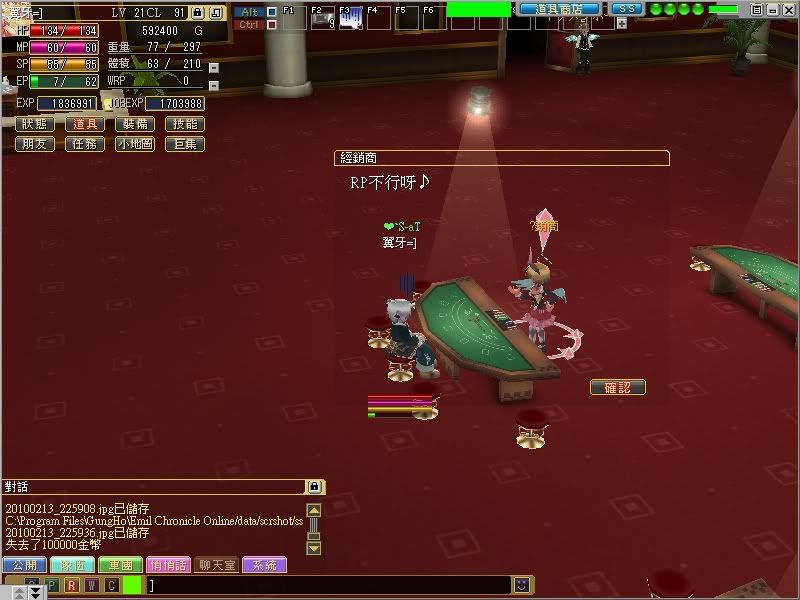
Task: Open the 巨集 macro window
Action: point(185,144)
